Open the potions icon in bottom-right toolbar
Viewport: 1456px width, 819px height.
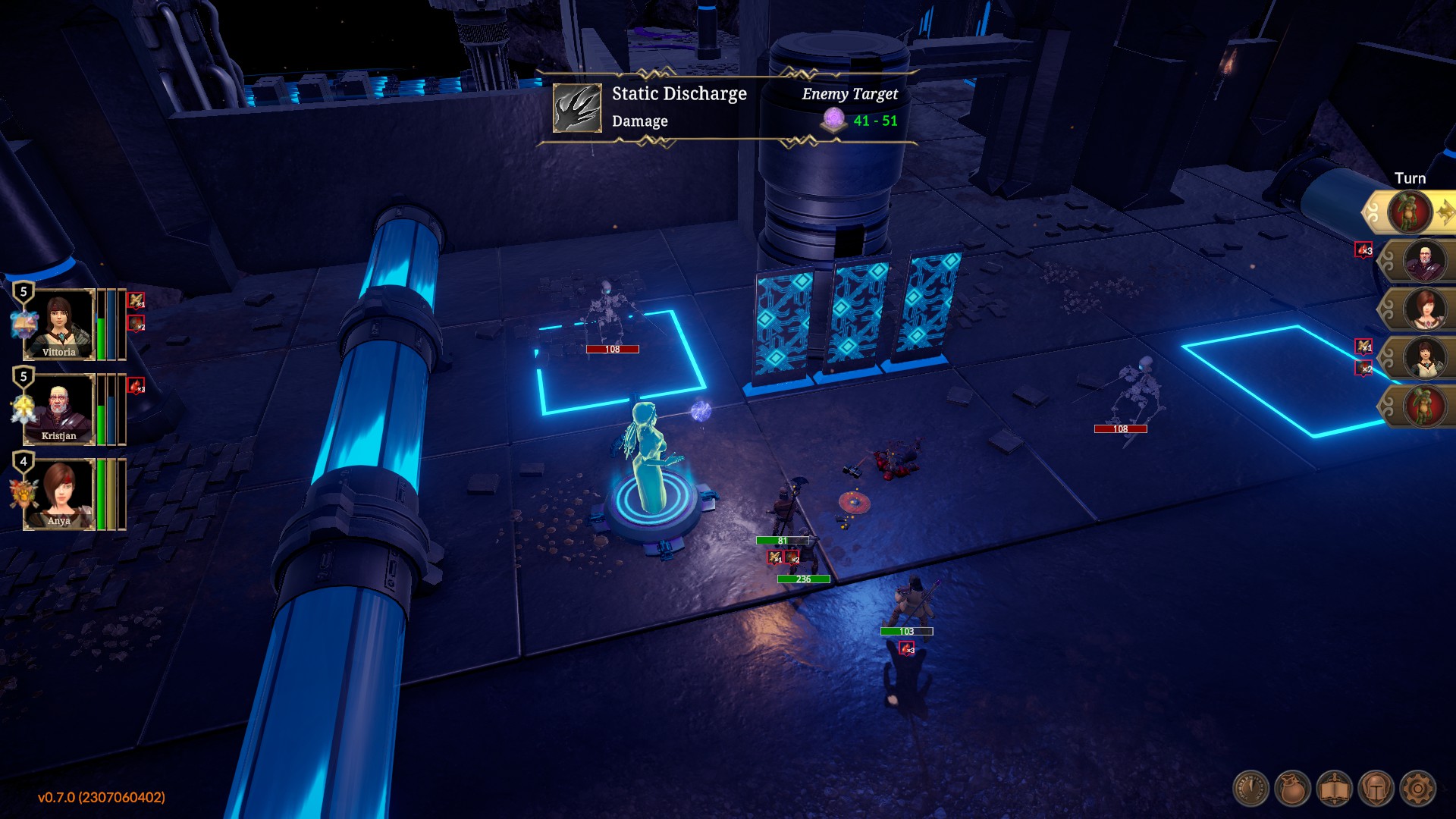pyautogui.click(x=1291, y=789)
